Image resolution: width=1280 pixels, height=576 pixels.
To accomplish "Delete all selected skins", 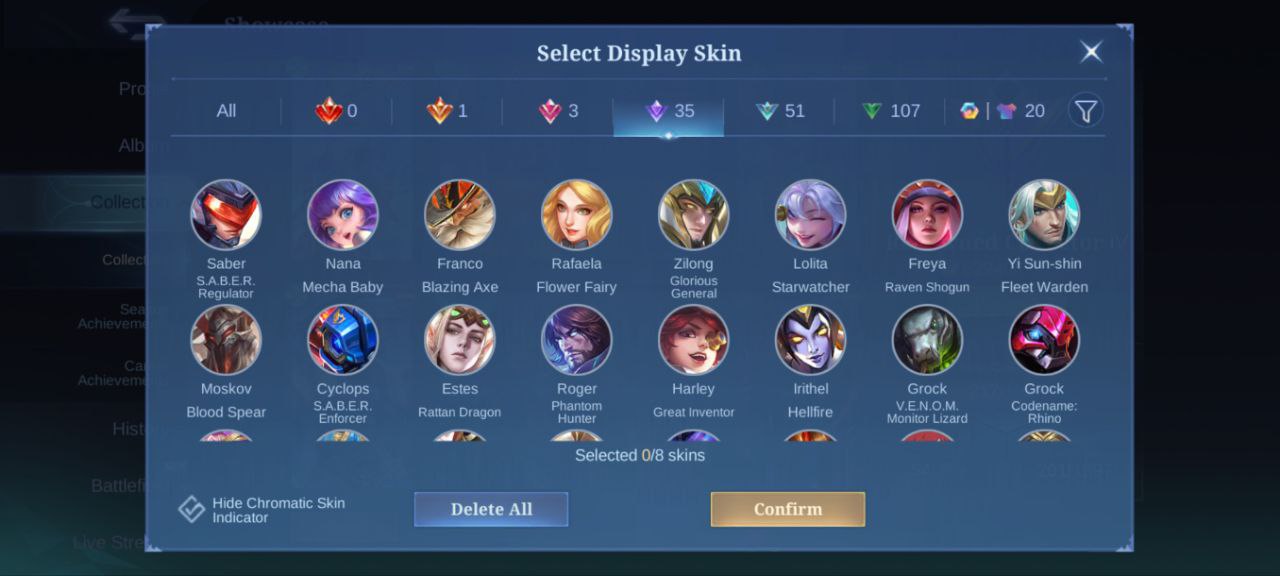I will pos(491,509).
